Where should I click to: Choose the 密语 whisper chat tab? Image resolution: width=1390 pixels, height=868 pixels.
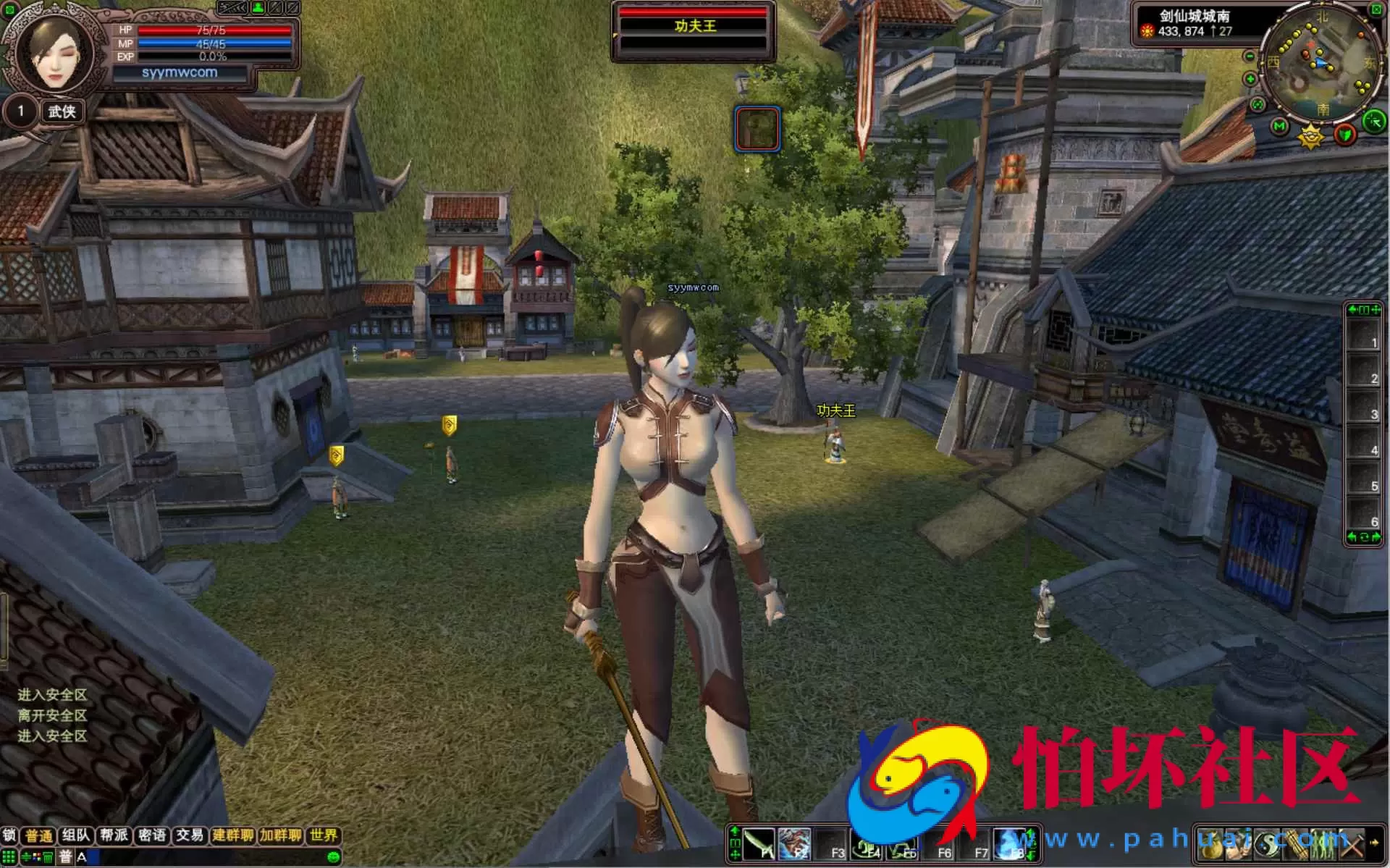[152, 835]
